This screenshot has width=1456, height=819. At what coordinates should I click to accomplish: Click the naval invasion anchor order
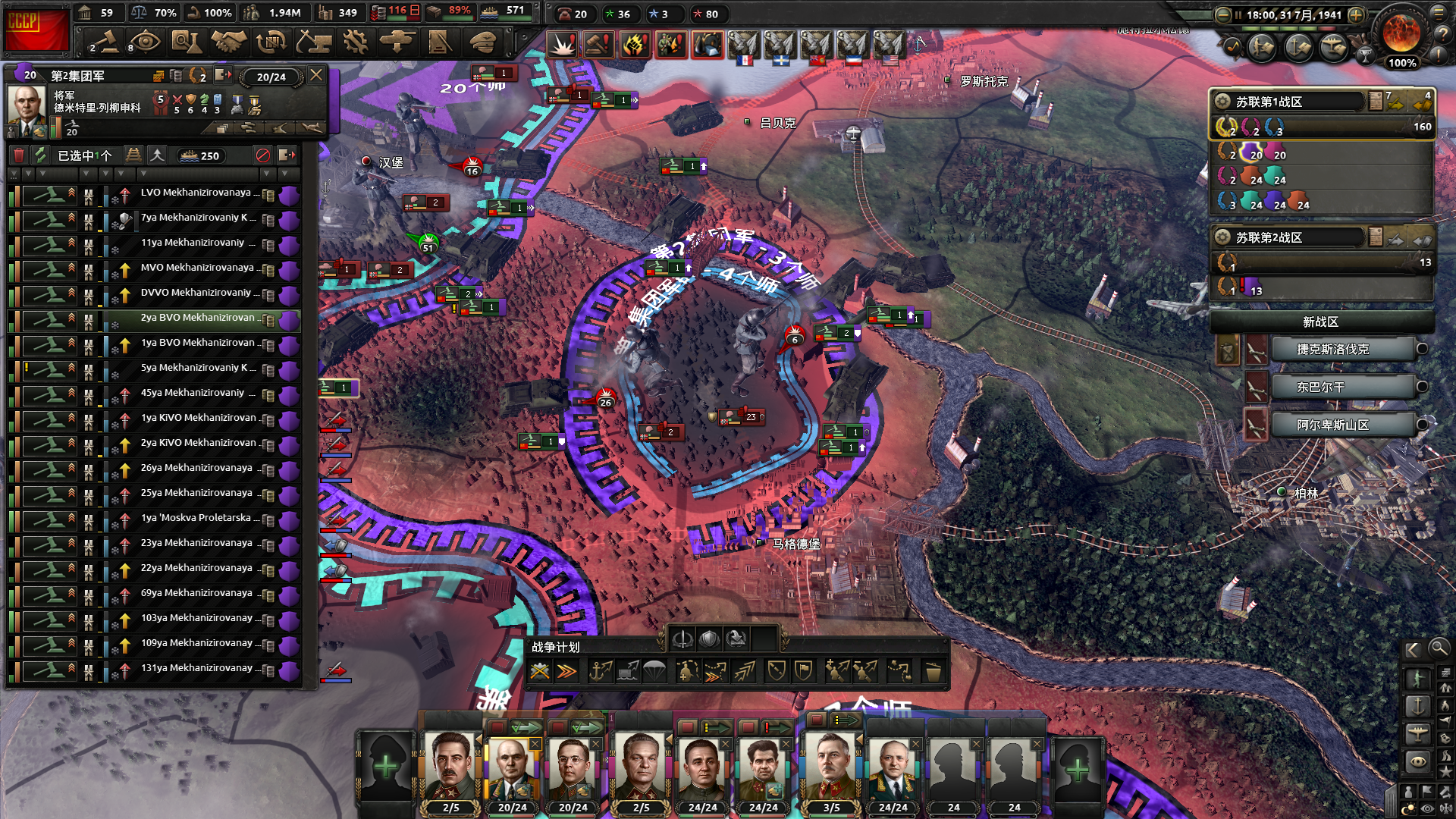pyautogui.click(x=600, y=671)
